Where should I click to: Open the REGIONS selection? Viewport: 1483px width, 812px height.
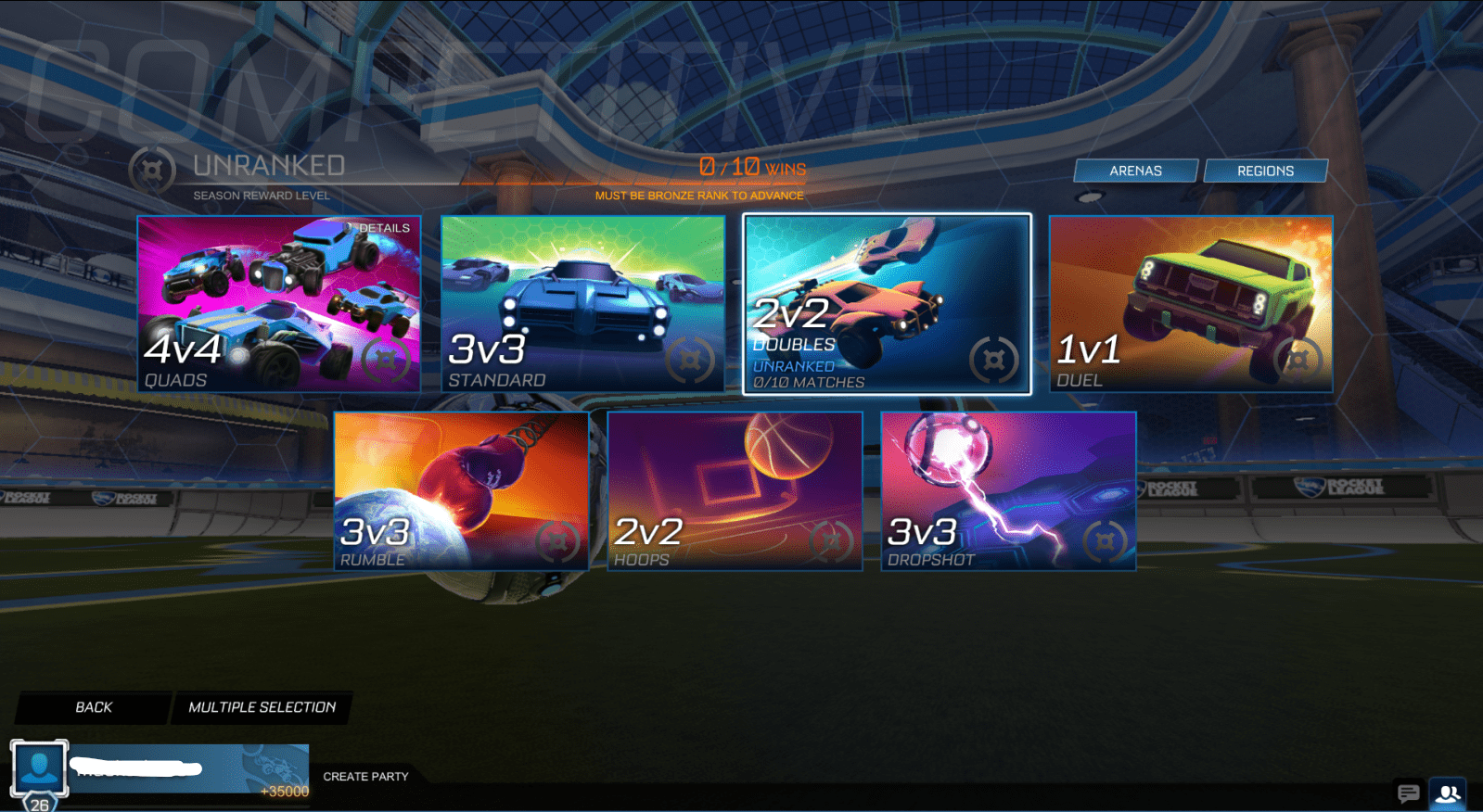point(1265,171)
